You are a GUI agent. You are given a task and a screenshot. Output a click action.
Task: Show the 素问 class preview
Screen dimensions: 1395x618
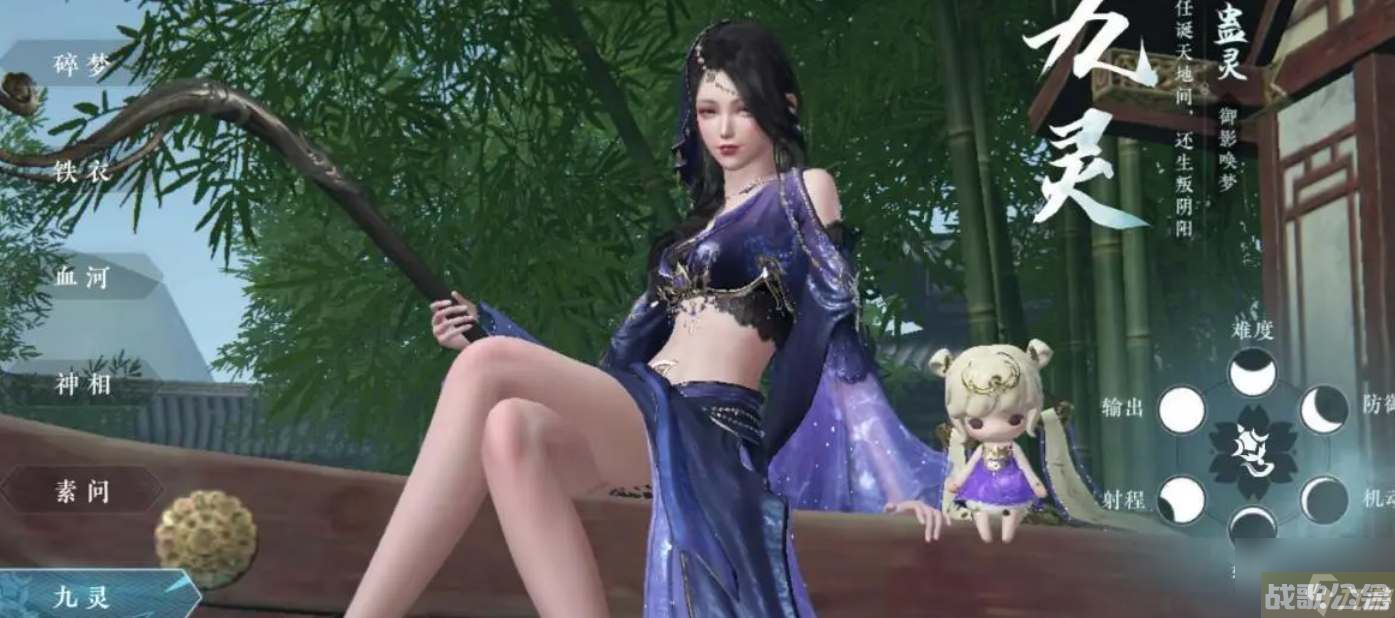click(82, 491)
